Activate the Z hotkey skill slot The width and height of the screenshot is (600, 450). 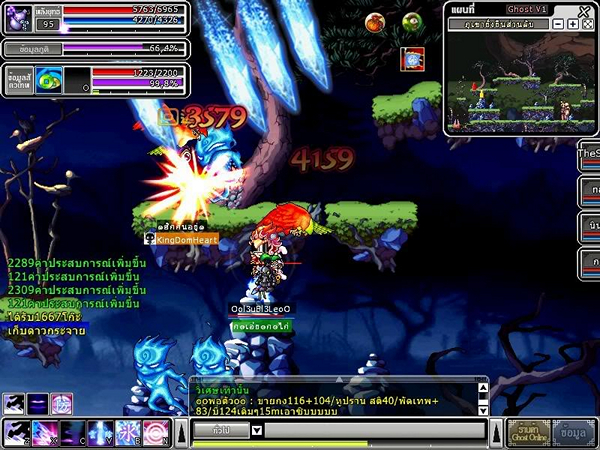[17, 432]
